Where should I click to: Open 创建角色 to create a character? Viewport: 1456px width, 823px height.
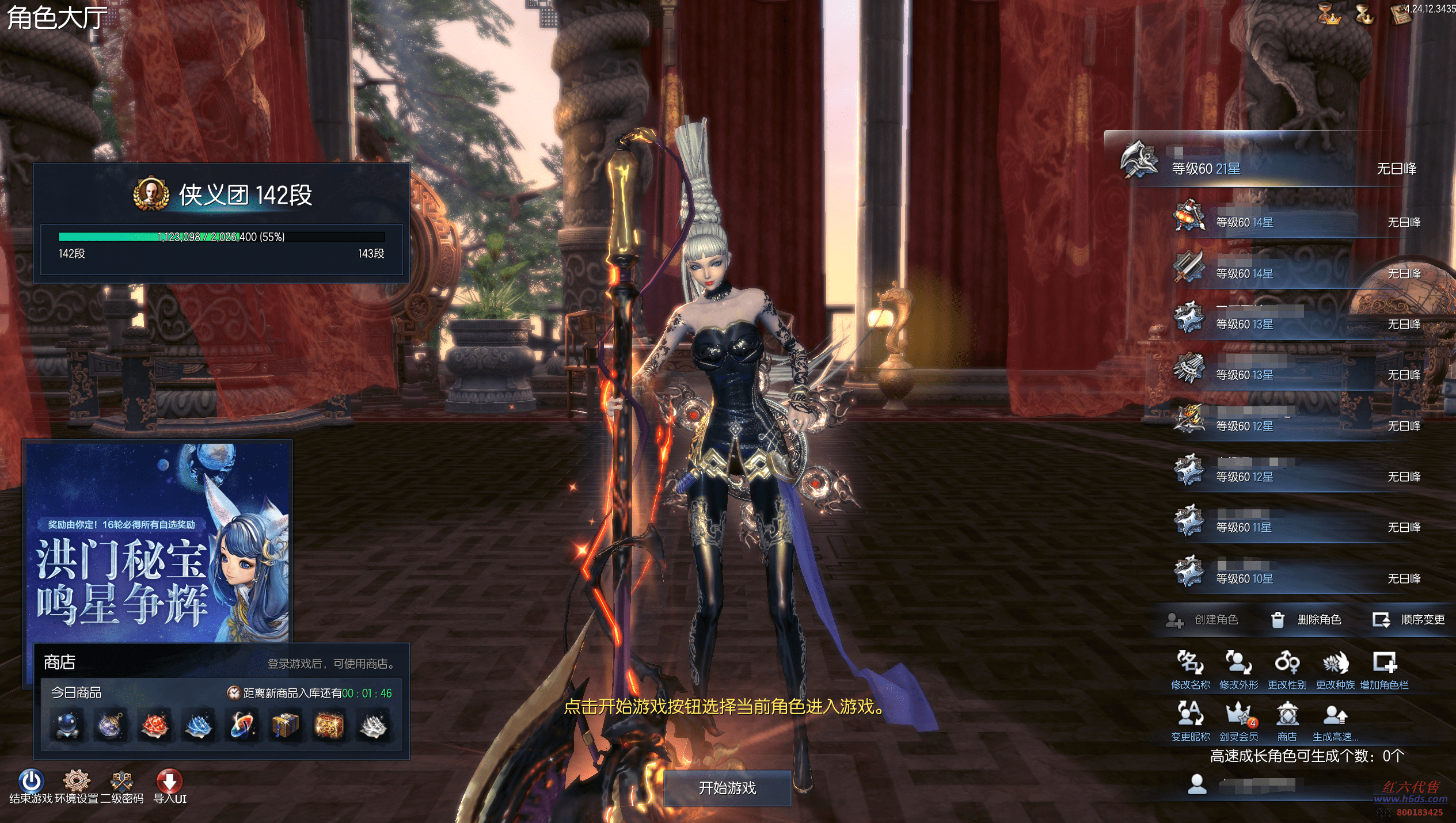(1202, 620)
